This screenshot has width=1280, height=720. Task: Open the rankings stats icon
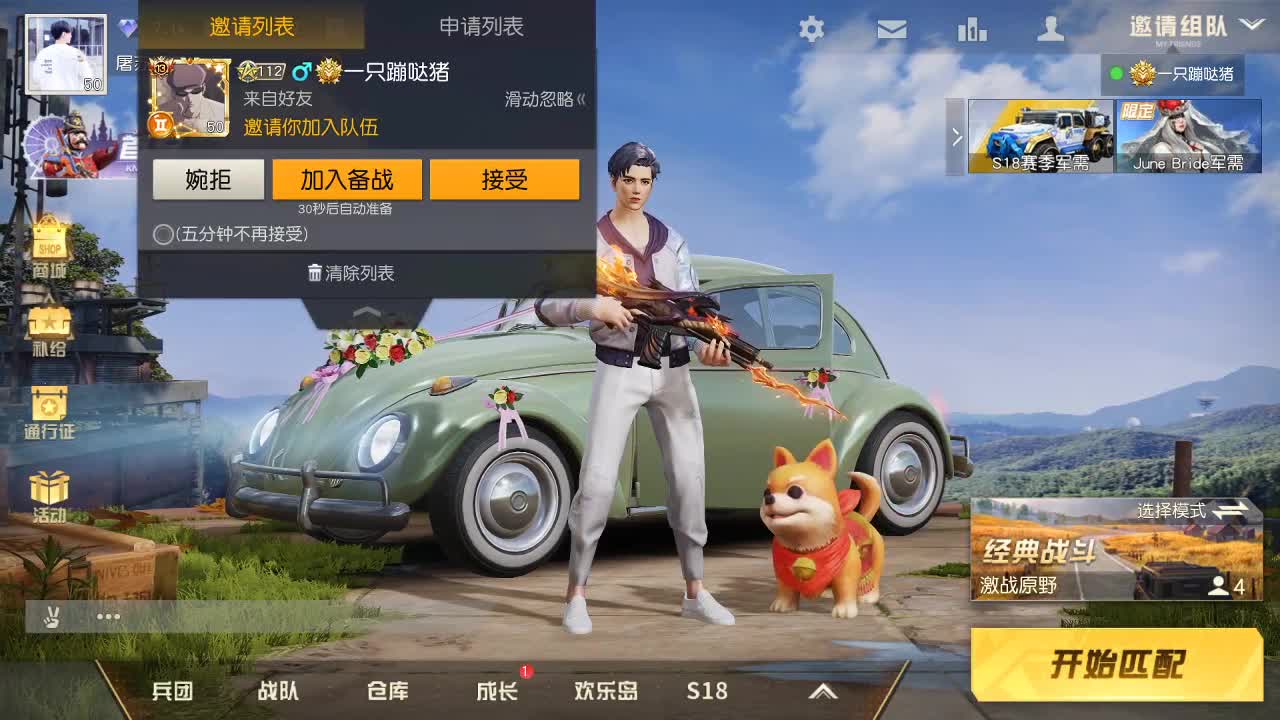click(971, 30)
